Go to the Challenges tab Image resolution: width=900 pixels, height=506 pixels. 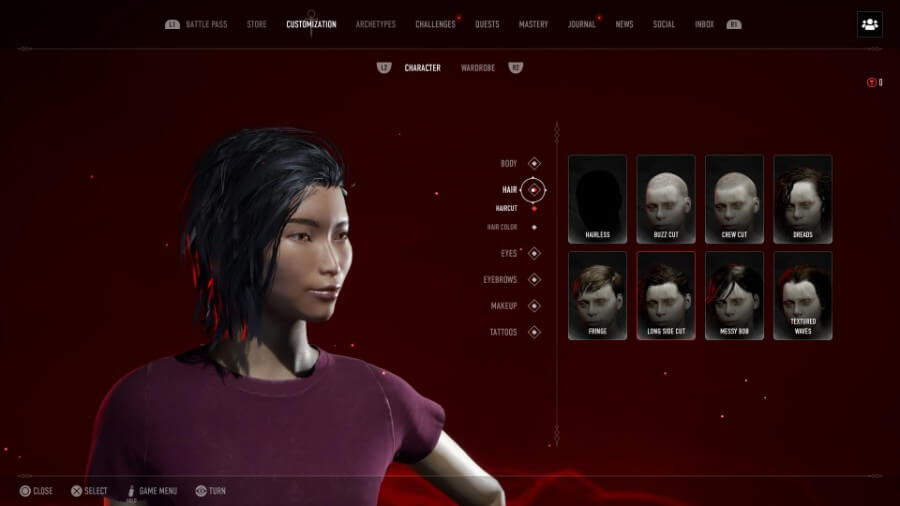click(x=435, y=24)
